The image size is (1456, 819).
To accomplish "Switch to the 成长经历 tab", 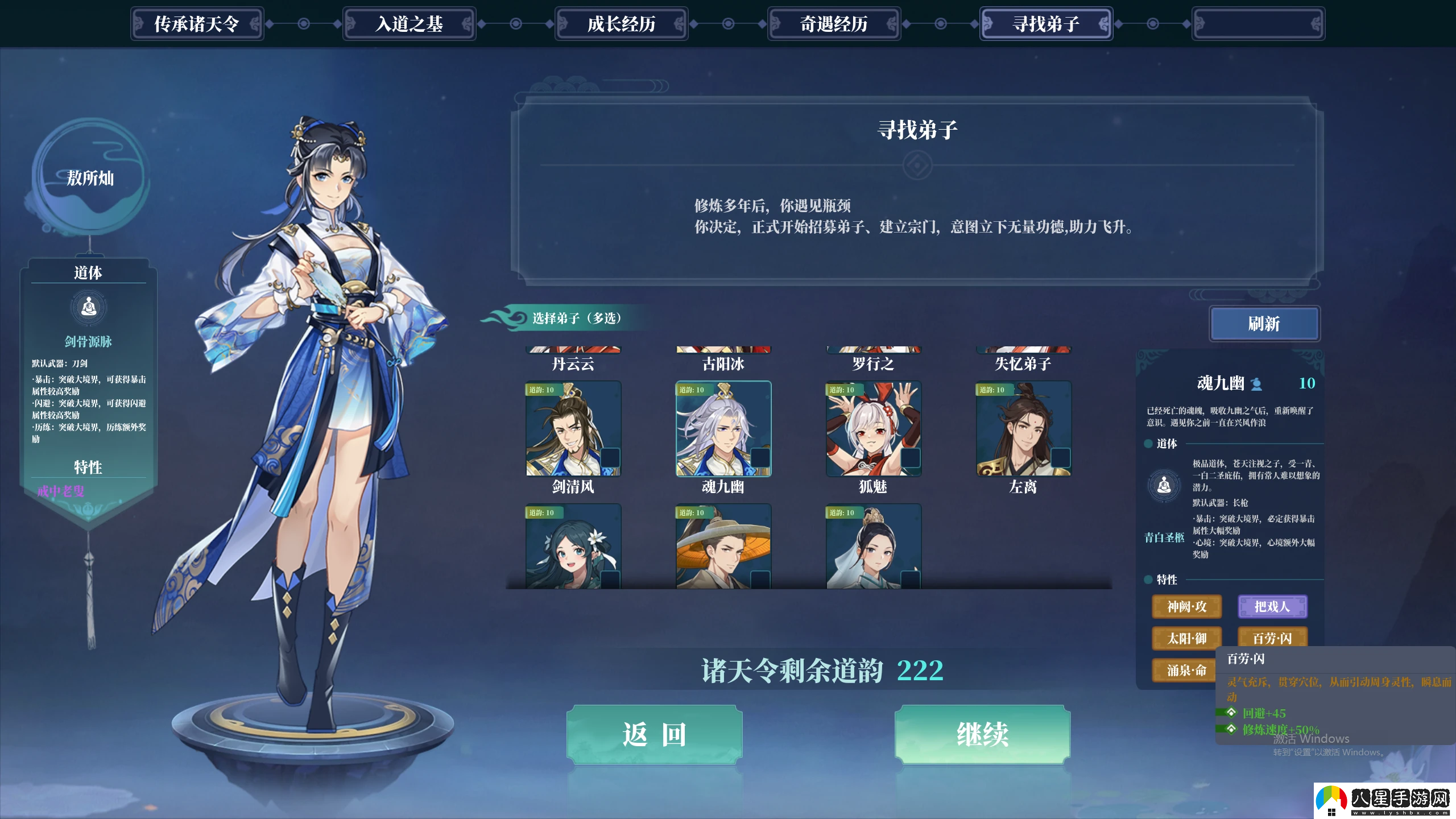I will click(621, 24).
